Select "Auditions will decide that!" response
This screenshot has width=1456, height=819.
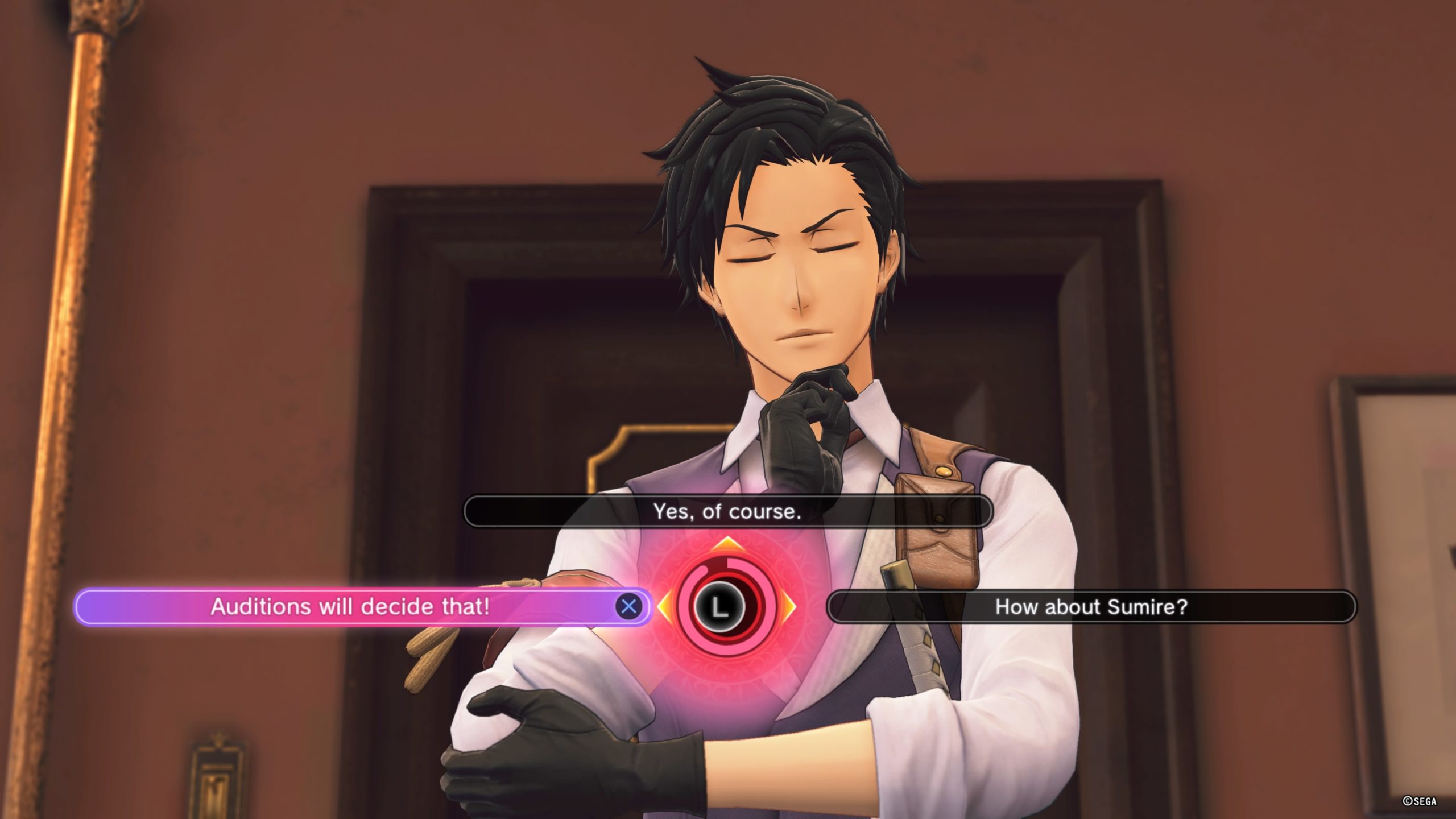350,607
